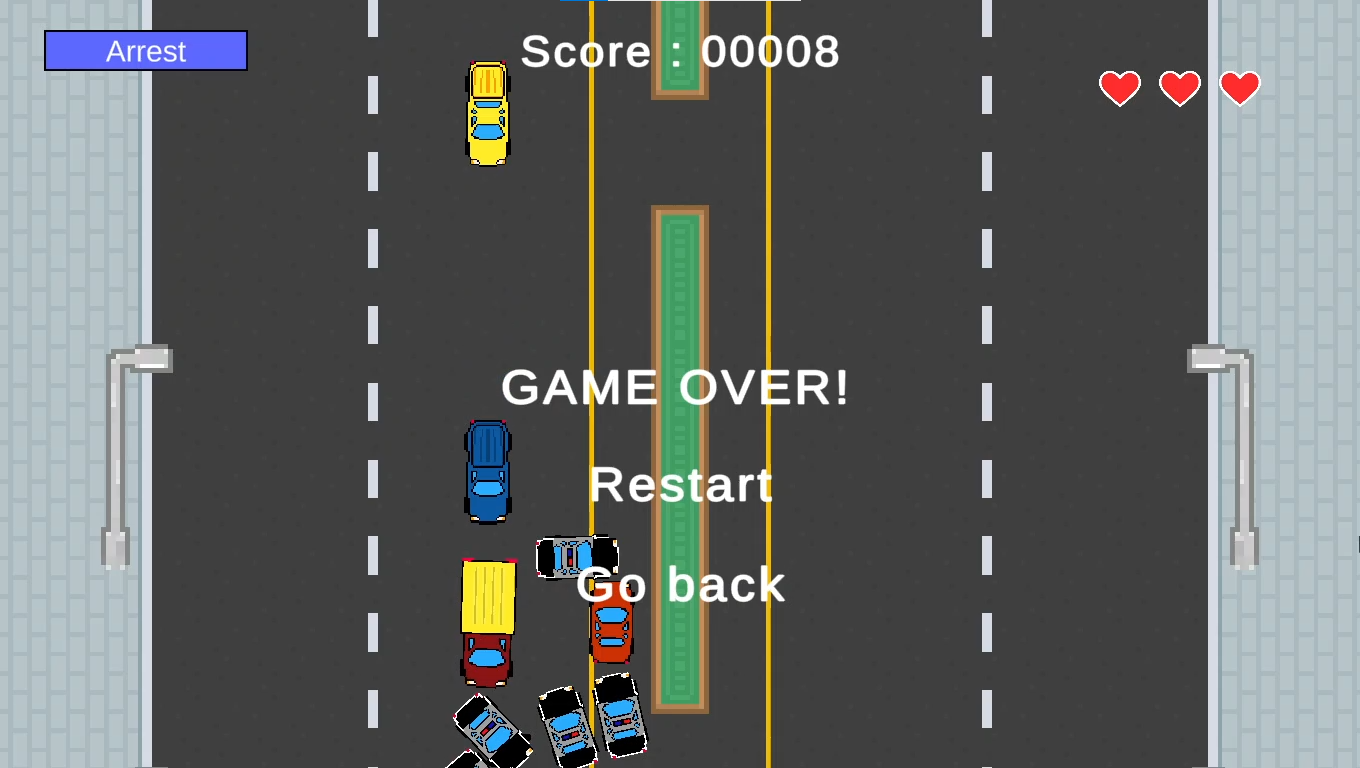The width and height of the screenshot is (1360, 768).
Task: Click the Score display at the top
Action: 679,51
